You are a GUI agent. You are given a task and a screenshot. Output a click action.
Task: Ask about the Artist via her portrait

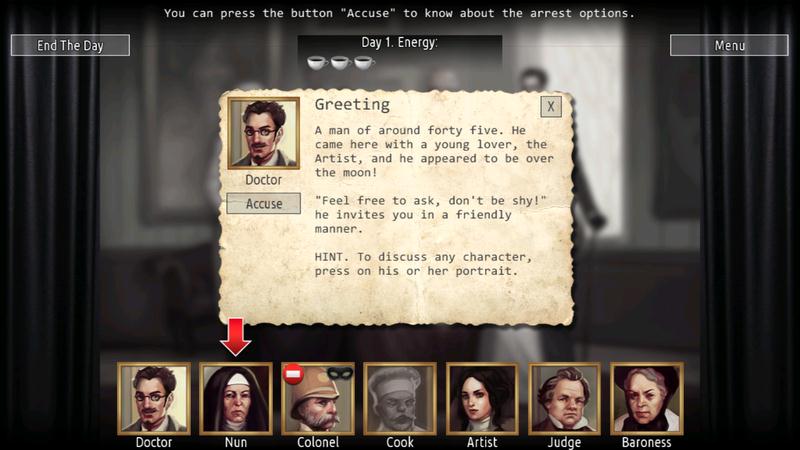click(482, 398)
